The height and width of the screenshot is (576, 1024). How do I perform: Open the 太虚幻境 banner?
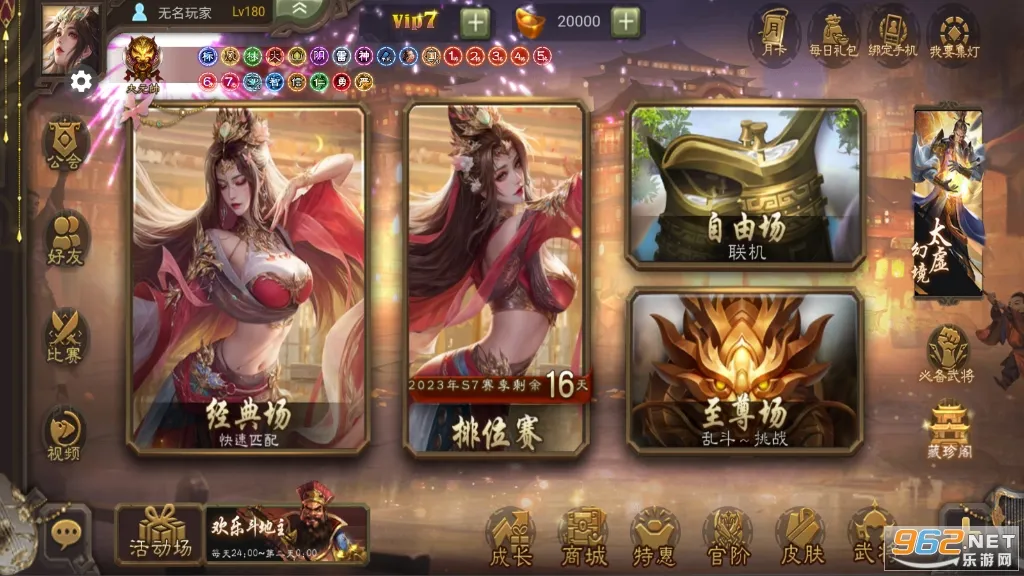tap(947, 203)
